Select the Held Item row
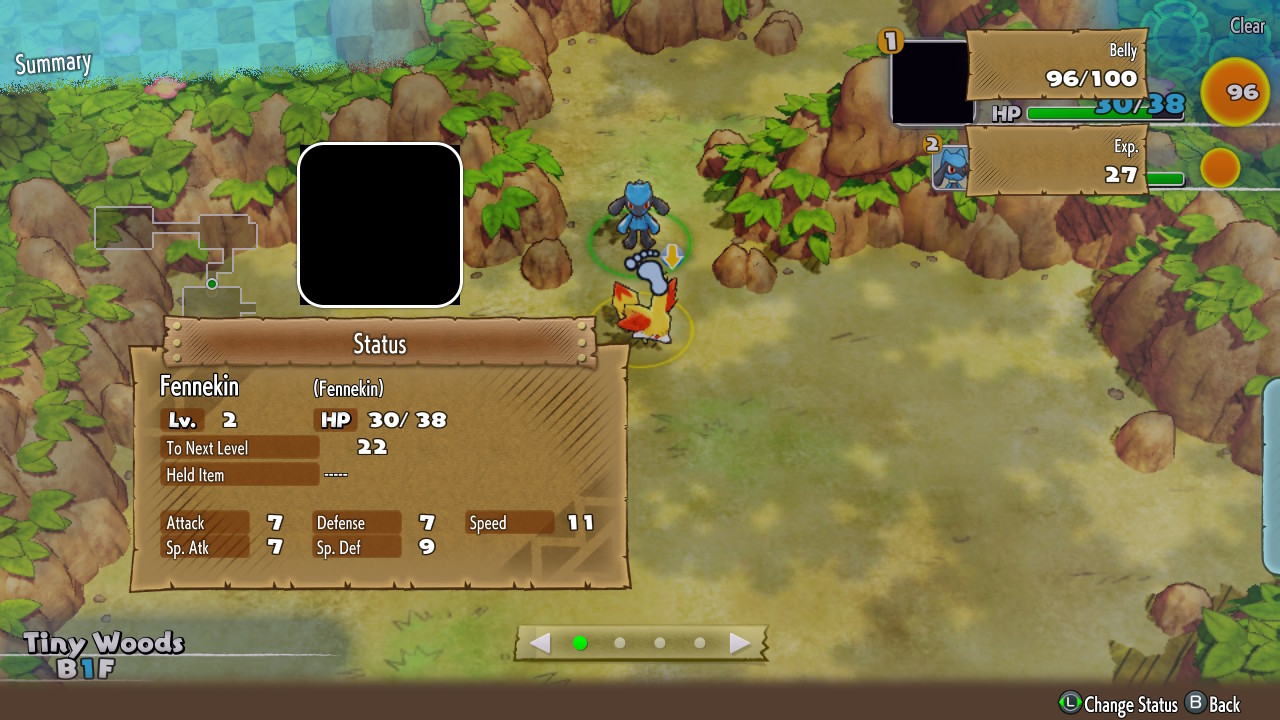This screenshot has height=720, width=1280. point(240,475)
